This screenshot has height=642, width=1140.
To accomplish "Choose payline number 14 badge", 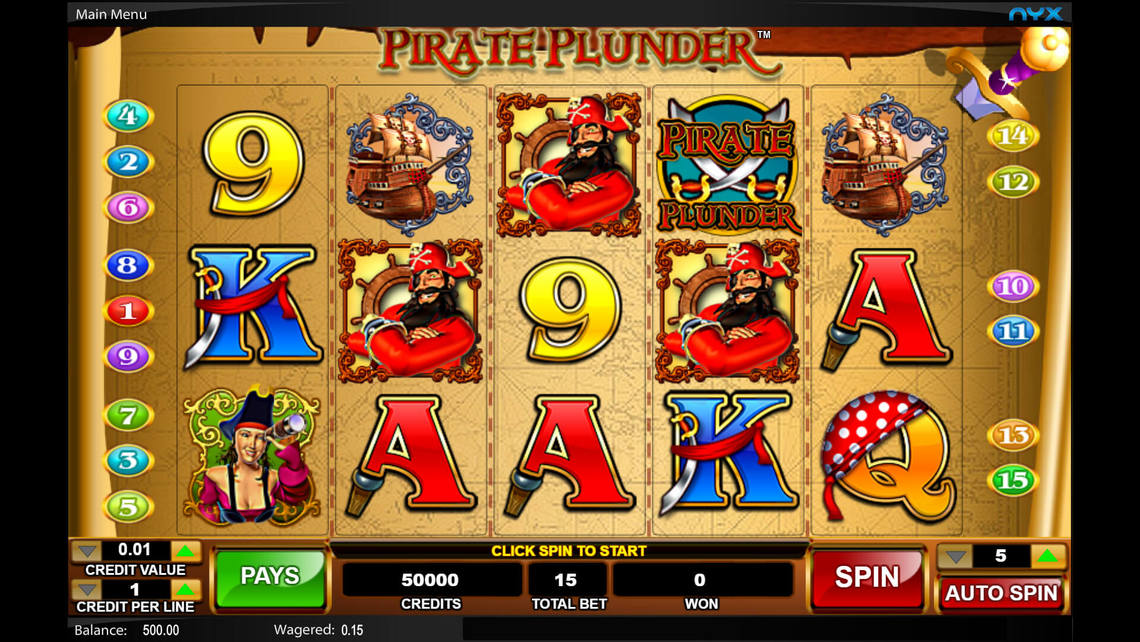I will pyautogui.click(x=1012, y=136).
